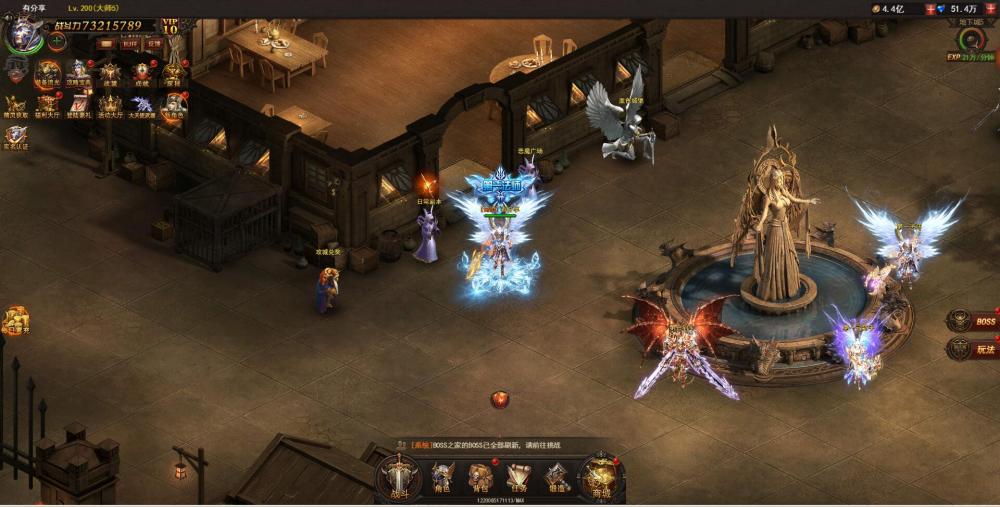Open the 任务 quest scroll
Viewport: 1000px width, 507px height.
pyautogui.click(x=518, y=477)
